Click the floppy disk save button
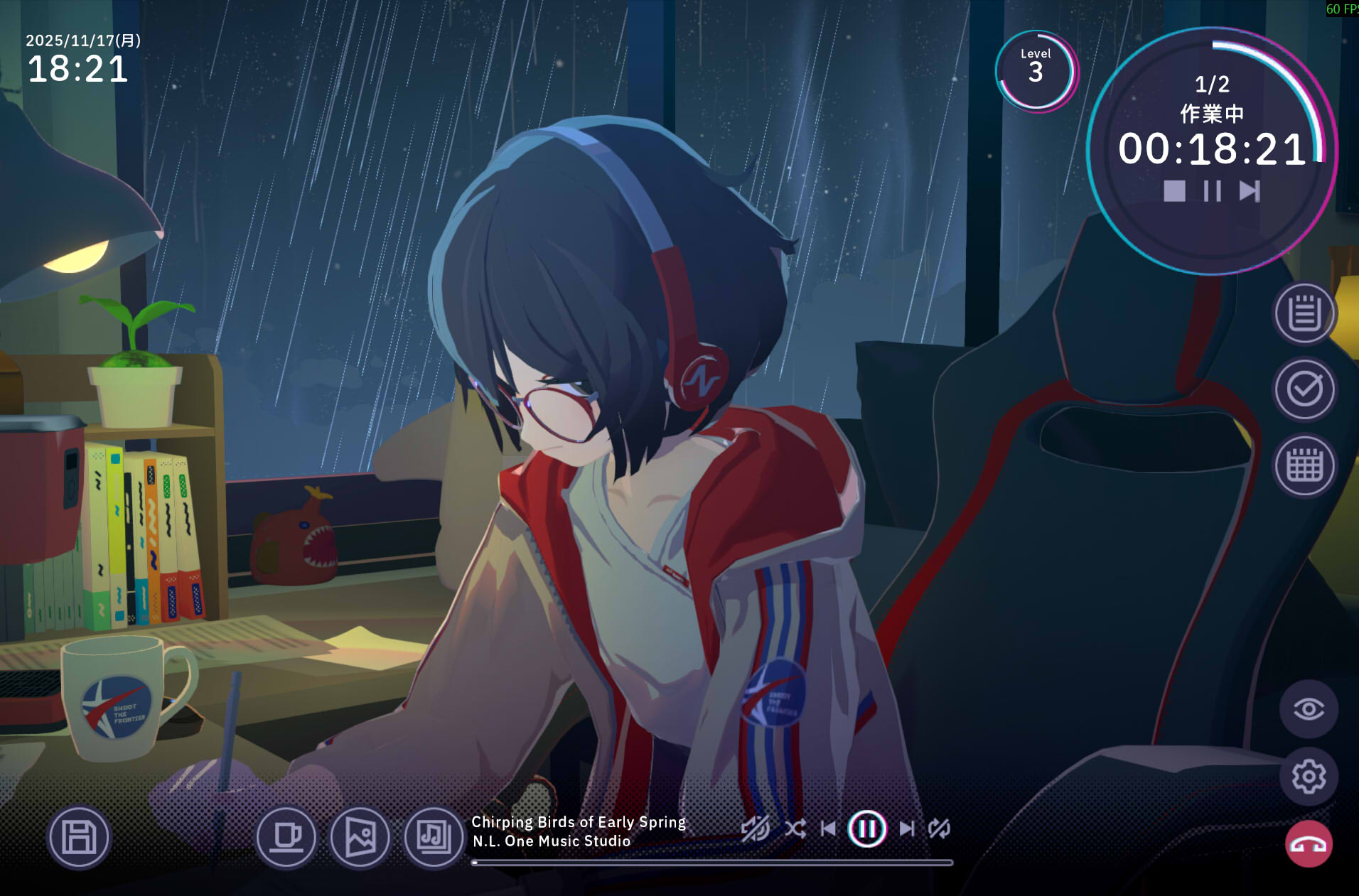This screenshot has width=1359, height=896. 79,837
